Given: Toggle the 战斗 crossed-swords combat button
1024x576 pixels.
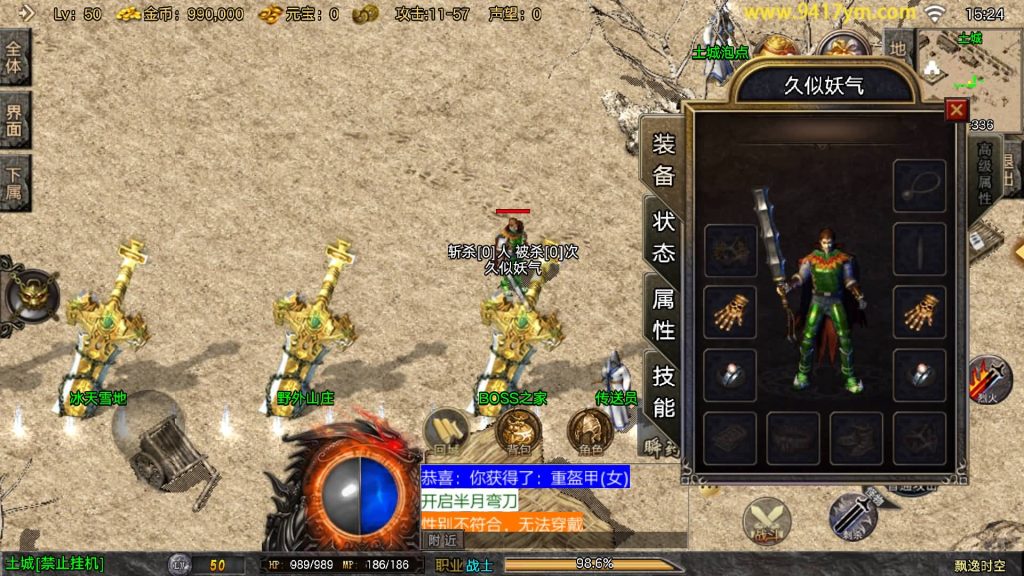Looking at the screenshot, I should click(x=766, y=522).
